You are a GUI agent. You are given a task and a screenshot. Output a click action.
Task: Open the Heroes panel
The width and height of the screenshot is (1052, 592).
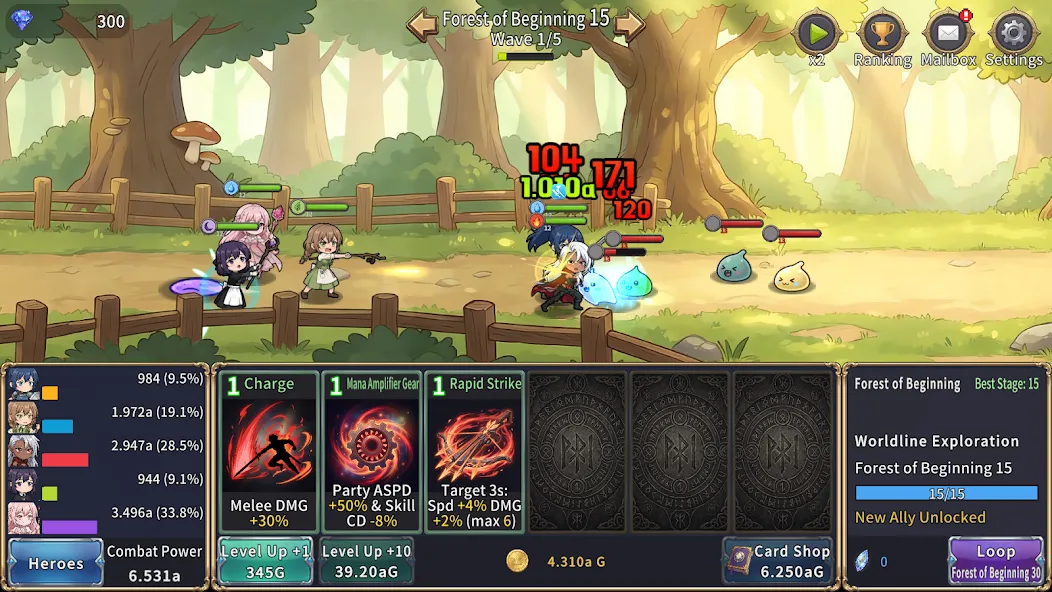click(x=56, y=562)
